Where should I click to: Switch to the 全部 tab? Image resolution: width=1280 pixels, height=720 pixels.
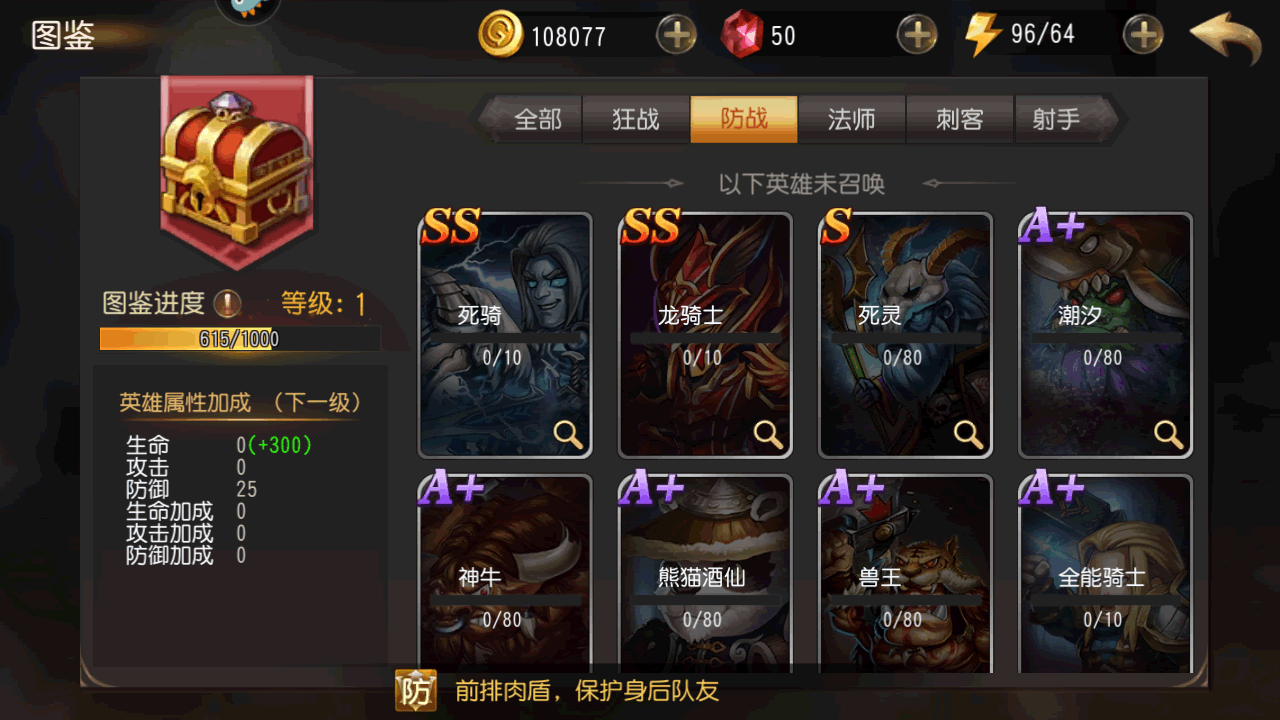point(537,120)
